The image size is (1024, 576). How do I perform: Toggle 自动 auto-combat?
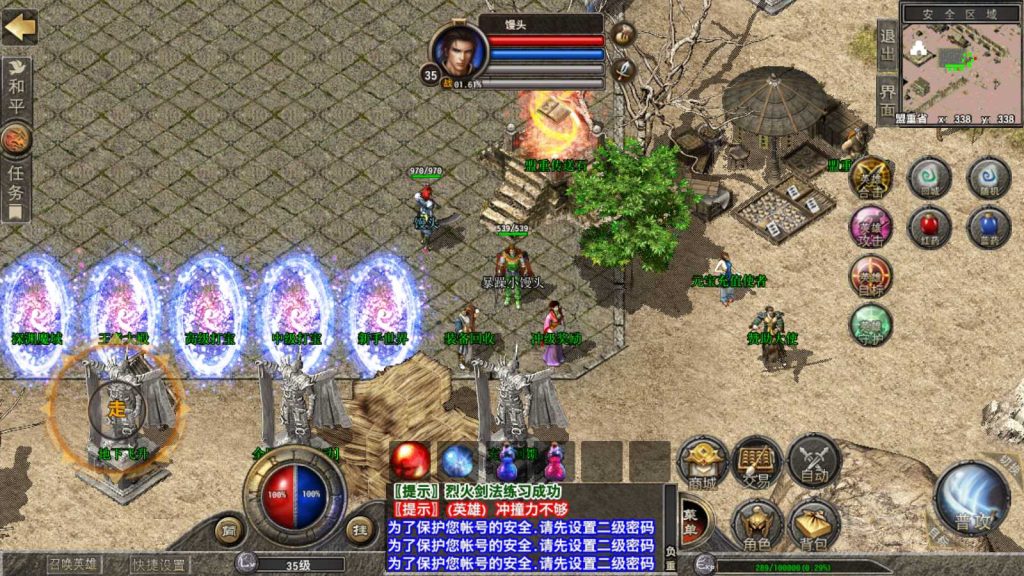[x=812, y=462]
